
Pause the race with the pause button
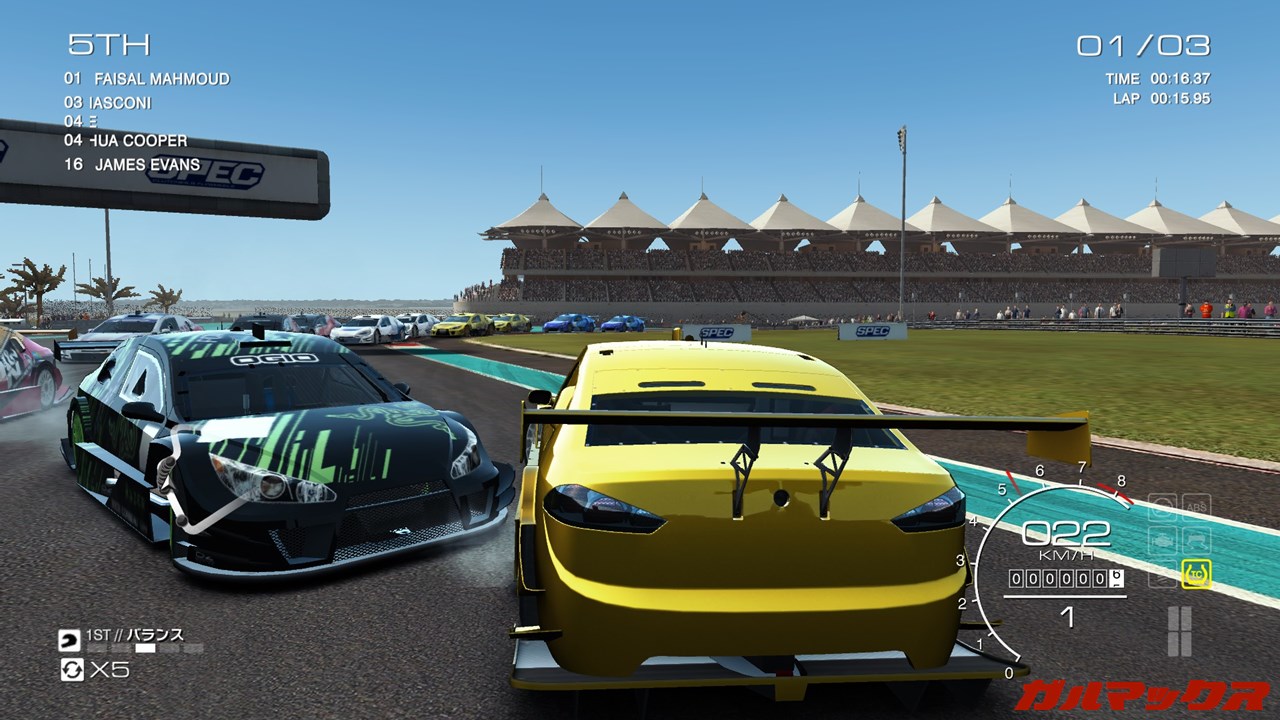click(x=1180, y=631)
